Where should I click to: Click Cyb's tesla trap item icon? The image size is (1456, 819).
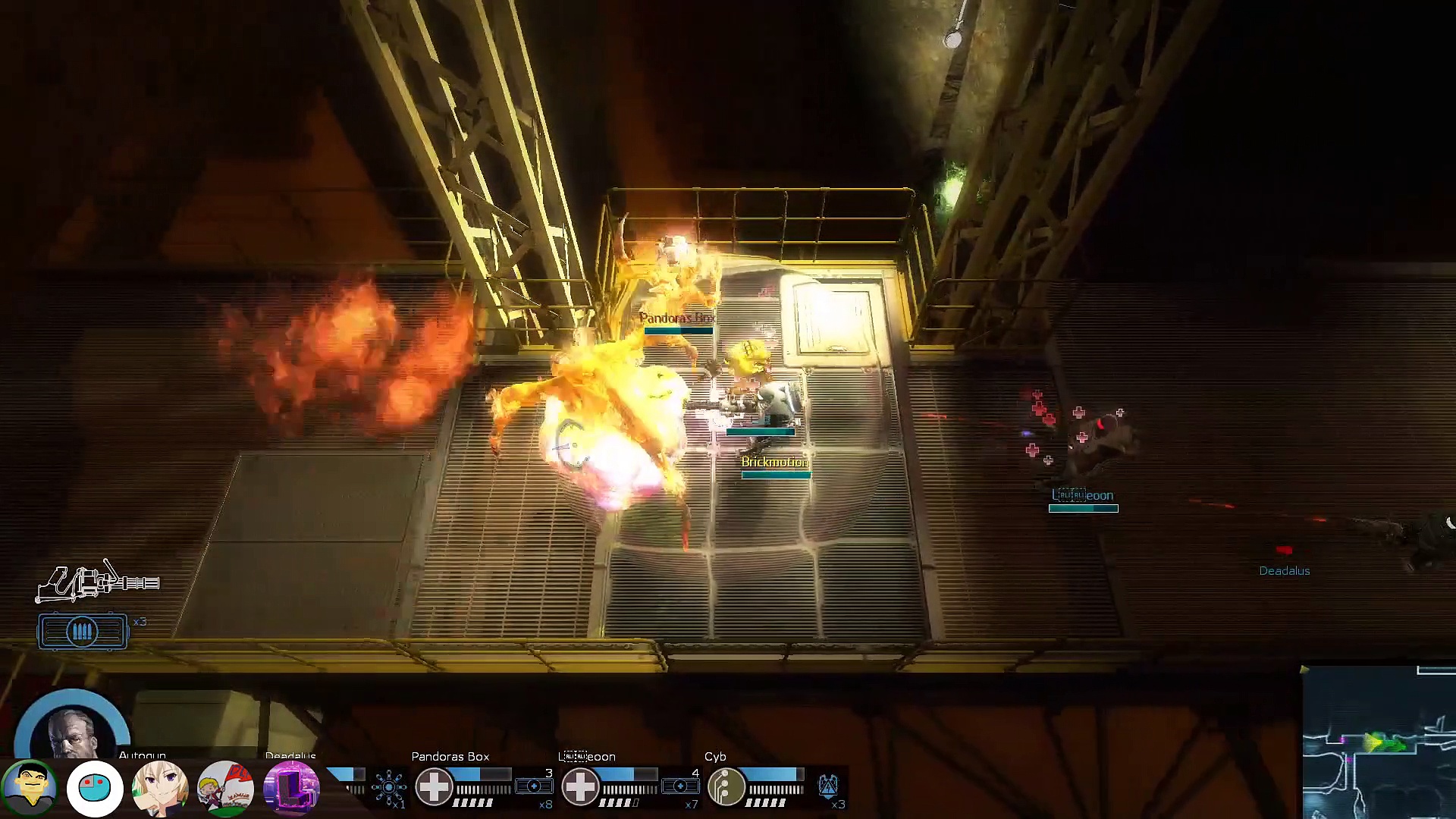click(x=828, y=786)
